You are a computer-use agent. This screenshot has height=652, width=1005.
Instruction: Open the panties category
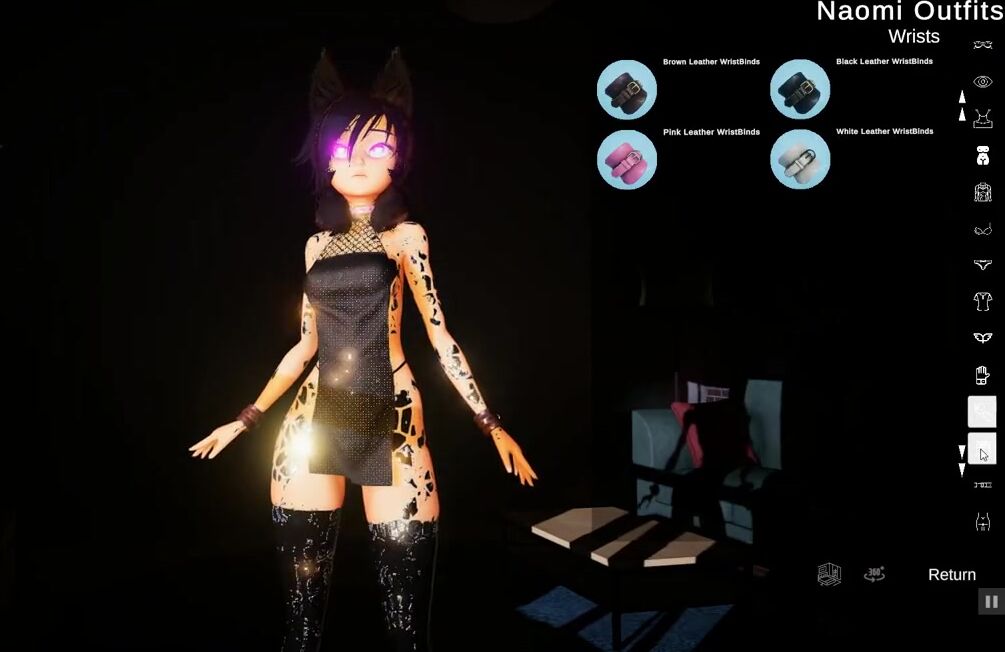(982, 265)
